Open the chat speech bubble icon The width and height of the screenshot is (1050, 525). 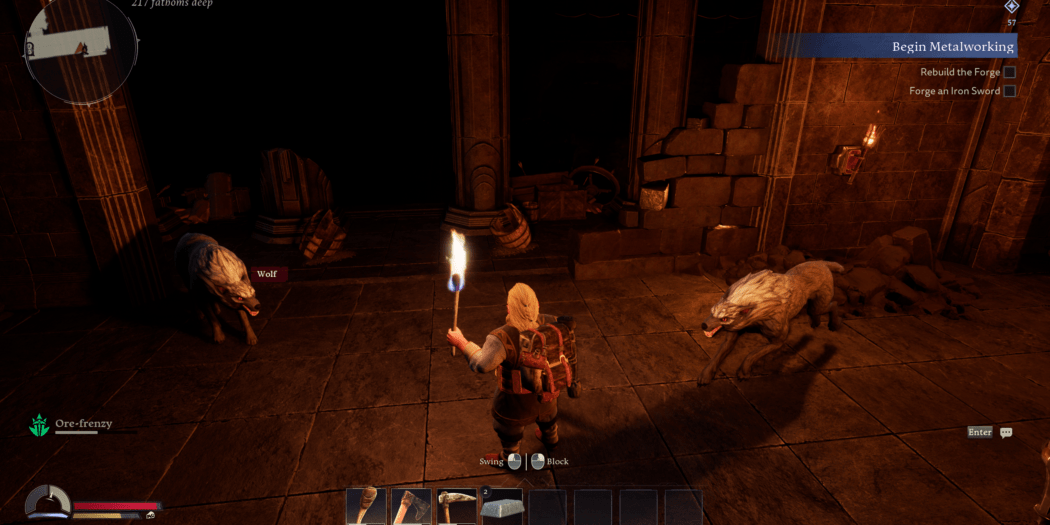[1006, 432]
